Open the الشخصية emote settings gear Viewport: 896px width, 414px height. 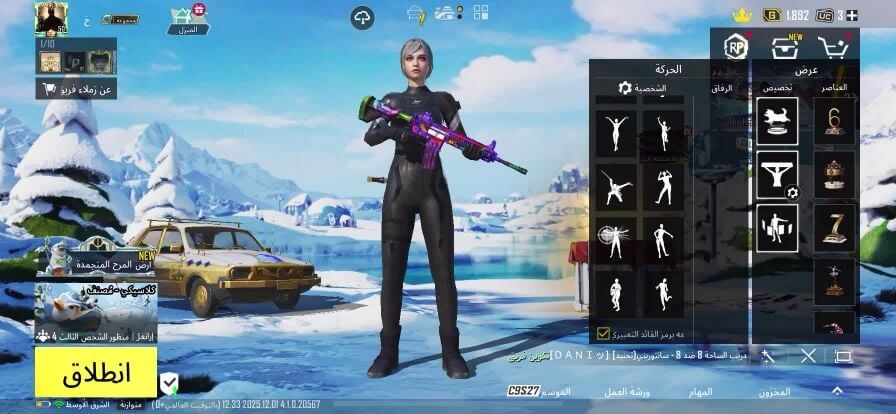tap(626, 88)
